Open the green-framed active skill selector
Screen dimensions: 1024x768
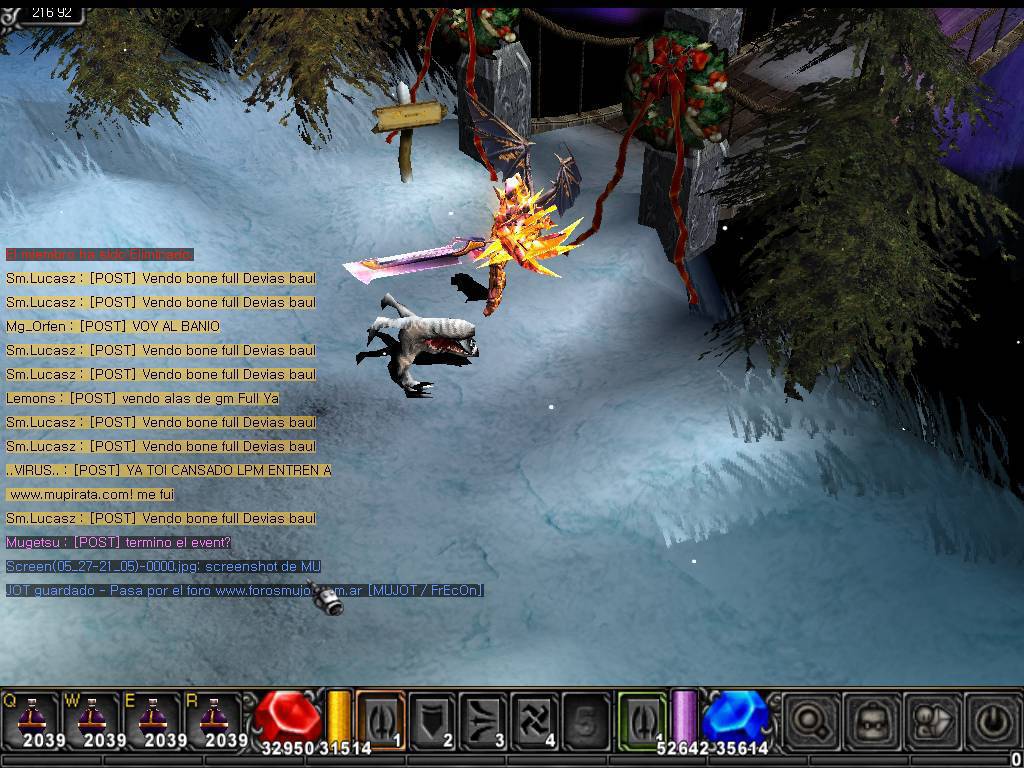tap(641, 719)
